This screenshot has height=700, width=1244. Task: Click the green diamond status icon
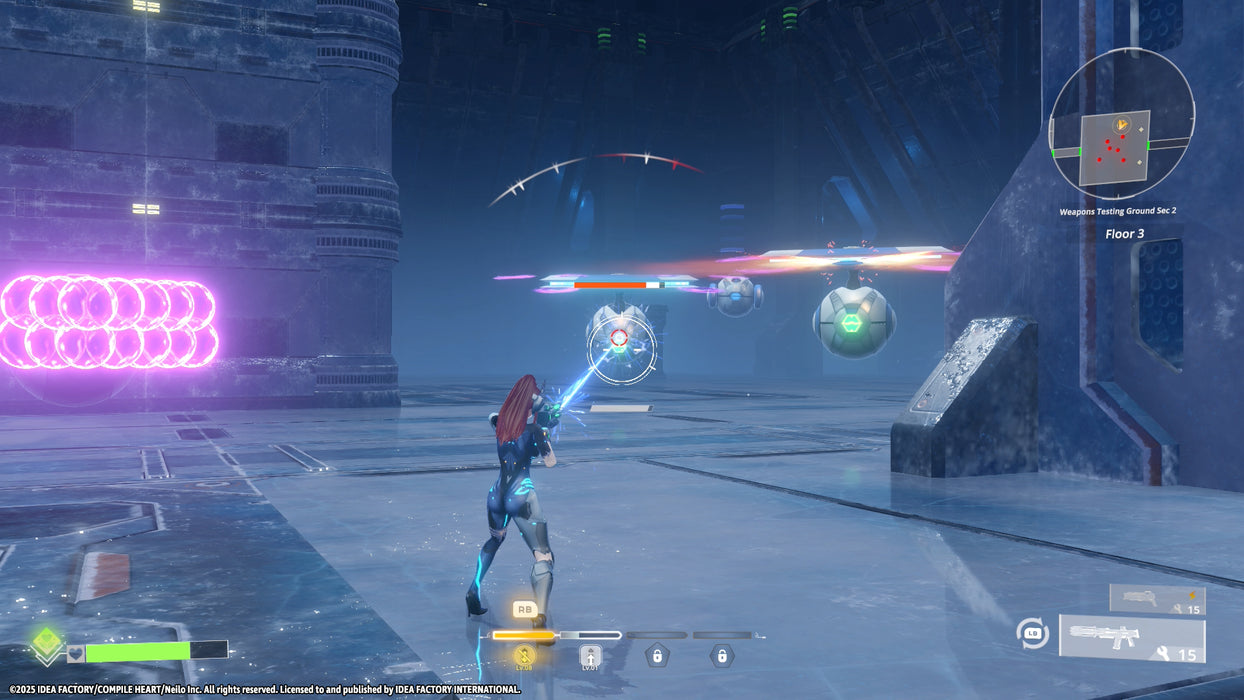point(45,643)
